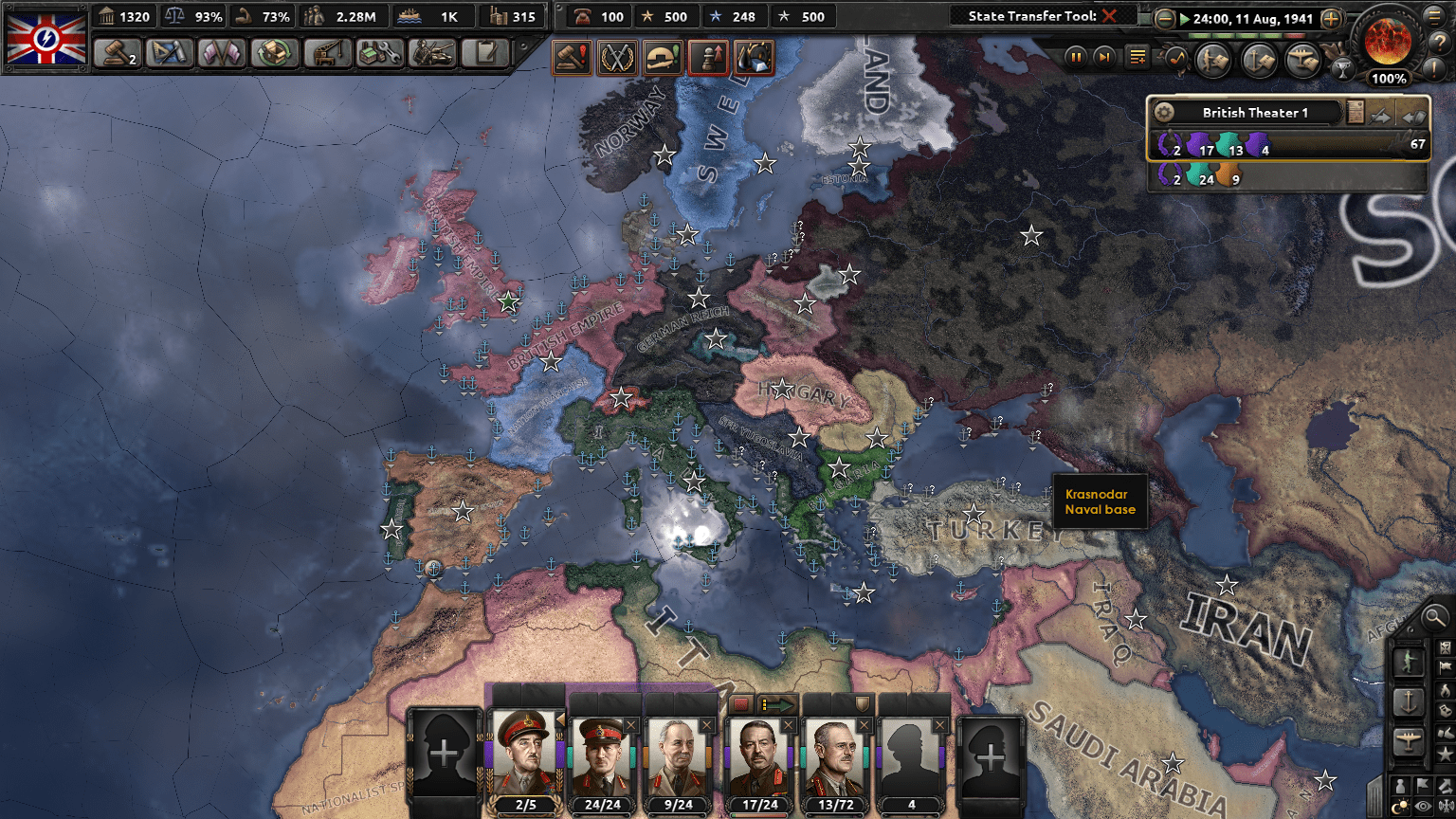Image resolution: width=1456 pixels, height=819 pixels.
Task: Decrease game speed with the minus button
Action: pyautogui.click(x=1165, y=19)
